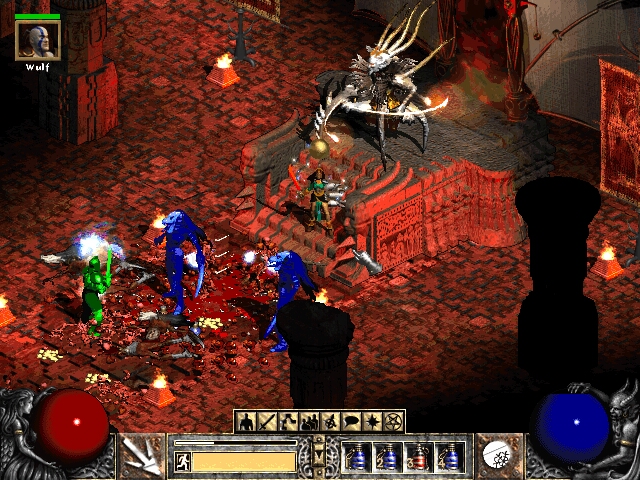Image resolution: width=640 pixels, height=480 pixels.
Task: Select the right-hand skill icon
Action: point(498,455)
